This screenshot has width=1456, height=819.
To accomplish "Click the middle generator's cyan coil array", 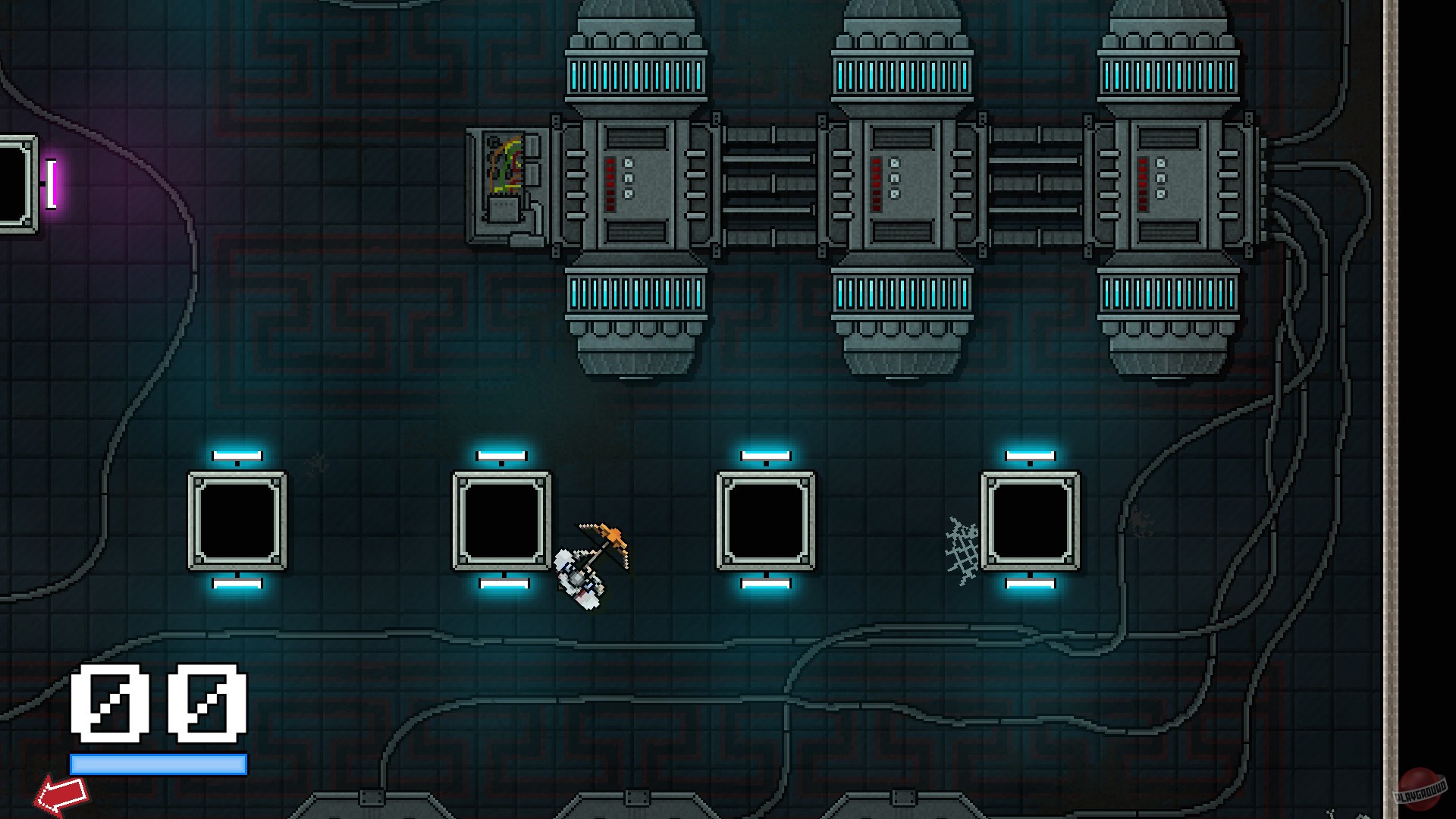I will [902, 76].
